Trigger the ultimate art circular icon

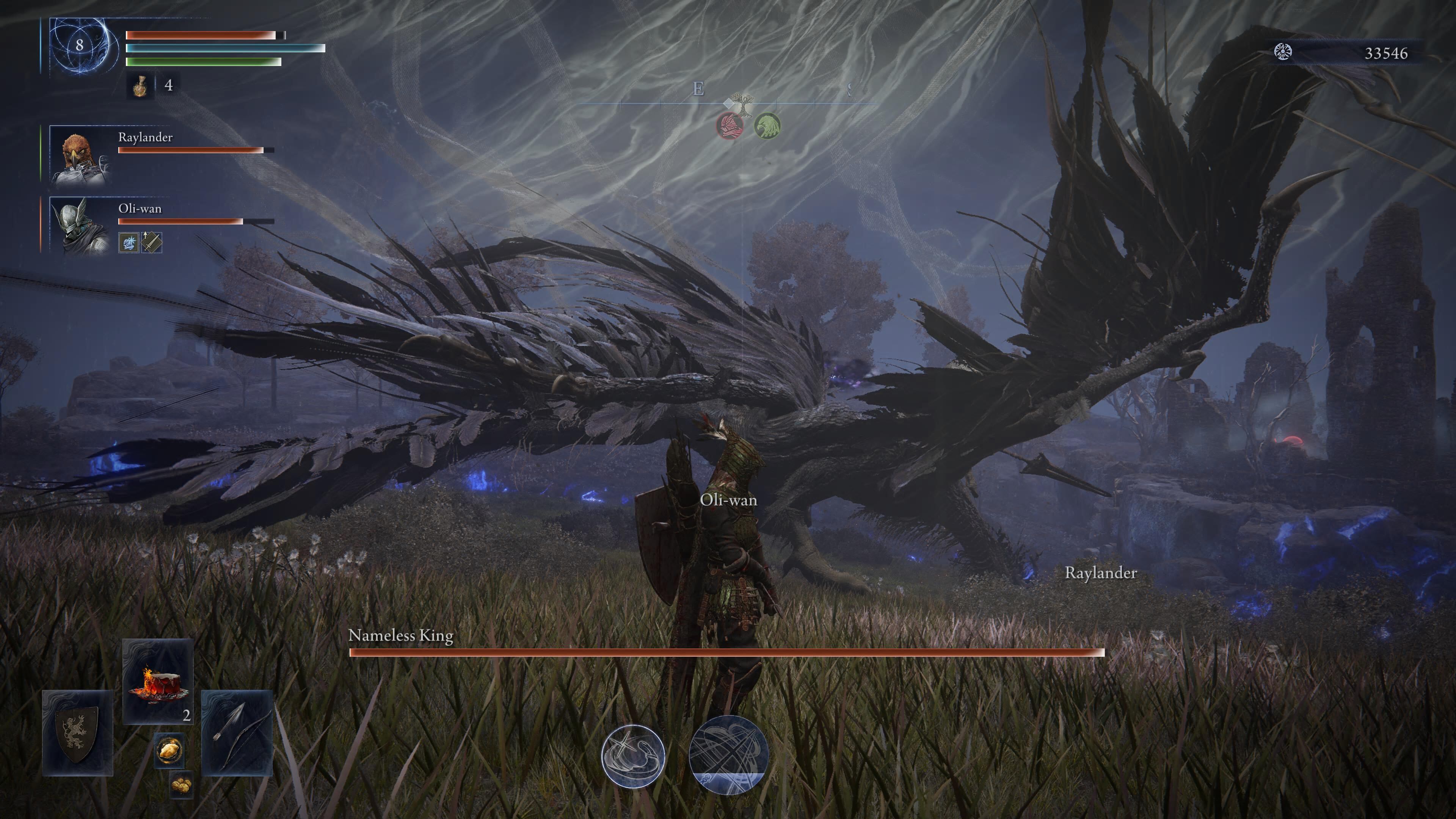(x=728, y=755)
